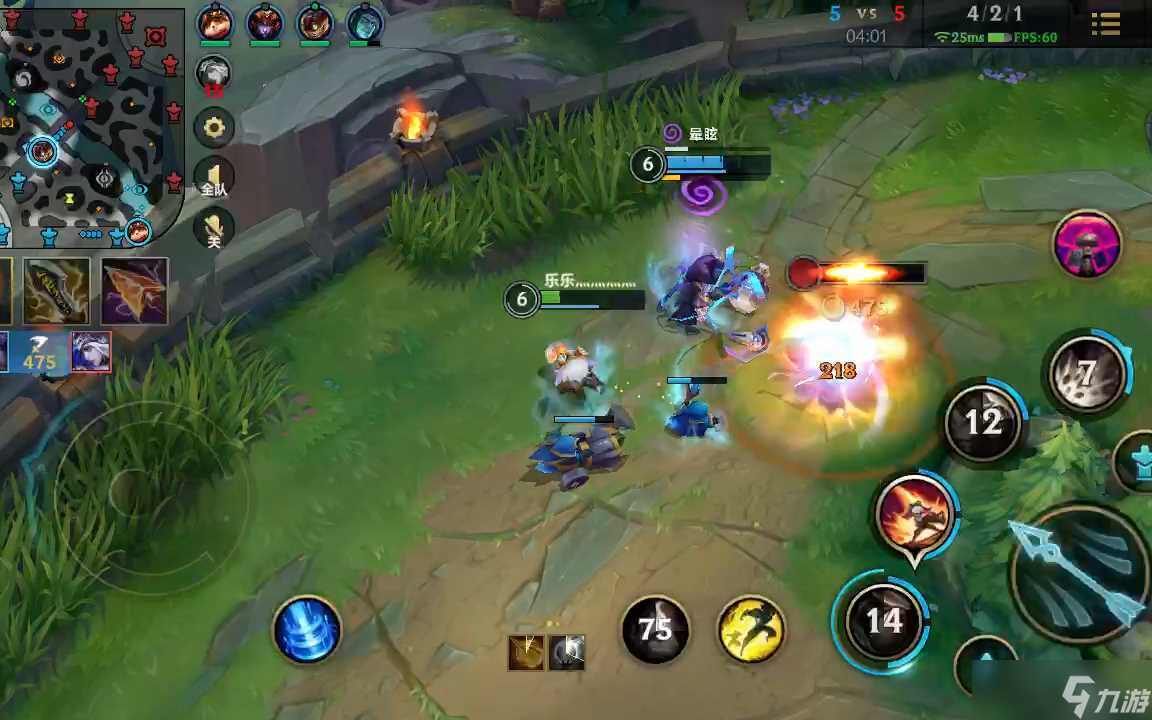Activate the blue Recall button
1152x720 pixels.
[307, 630]
